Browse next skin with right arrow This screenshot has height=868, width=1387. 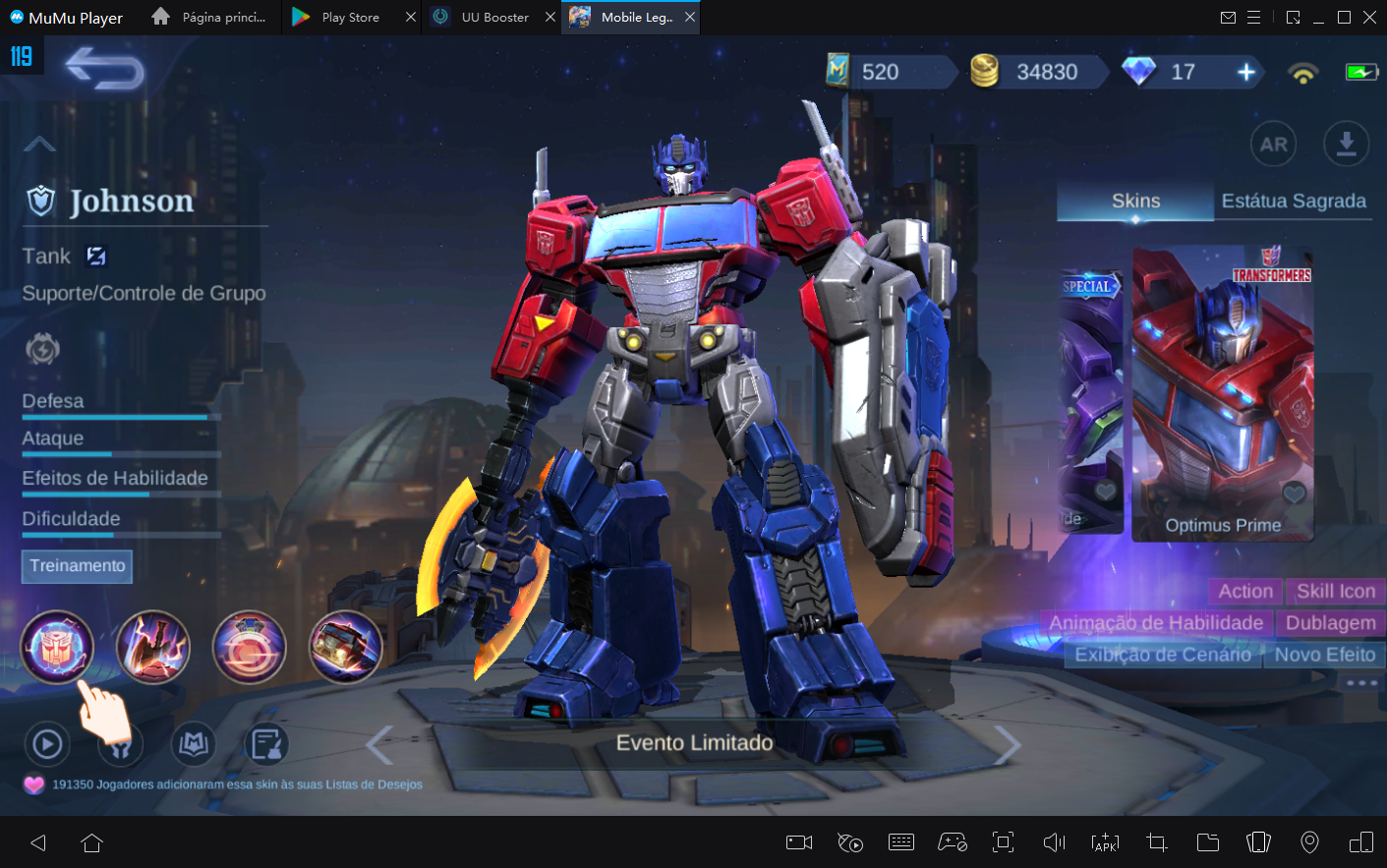pos(1005,743)
